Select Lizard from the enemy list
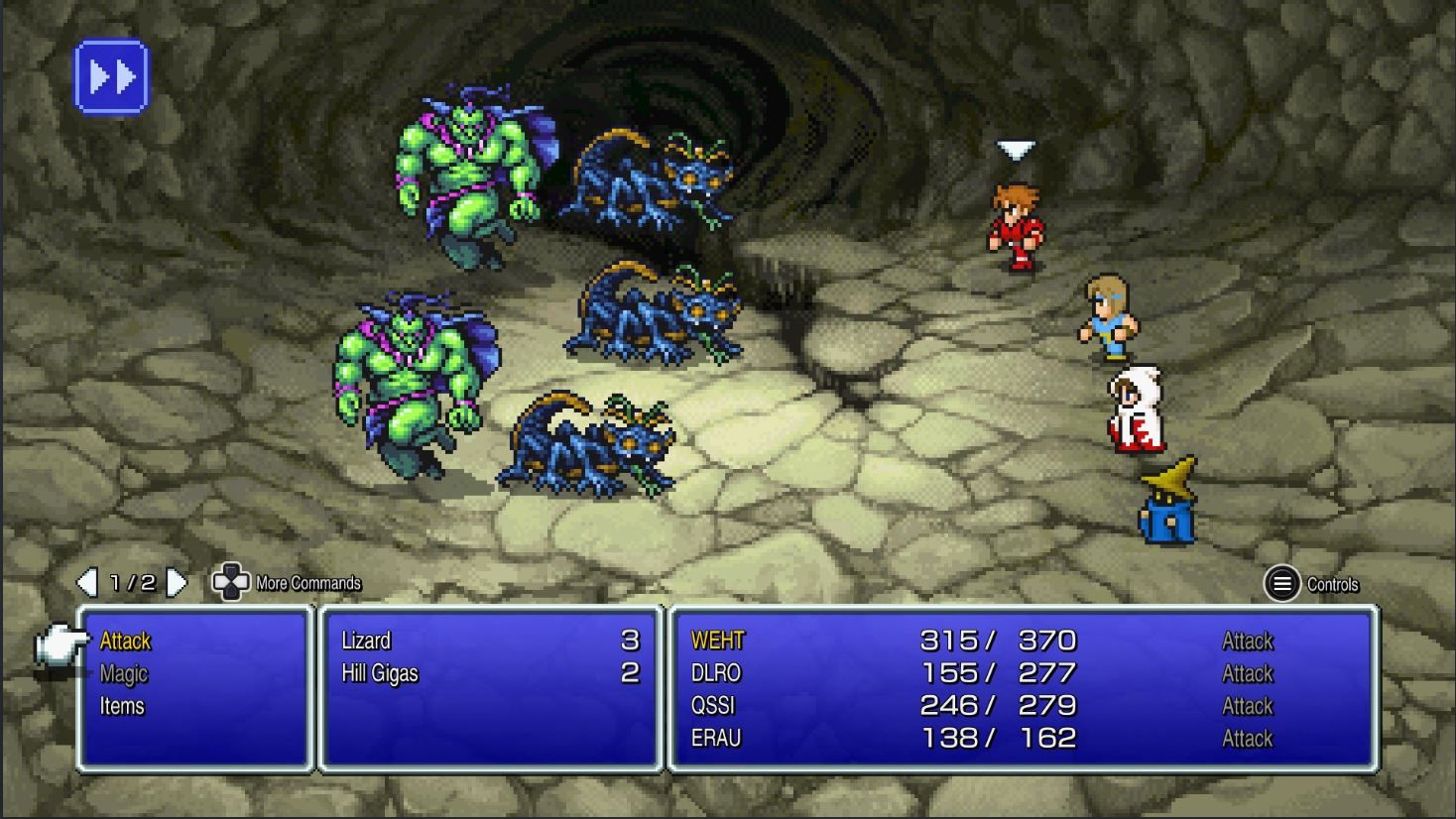Viewport: 1456px width, 819px height. (x=368, y=642)
